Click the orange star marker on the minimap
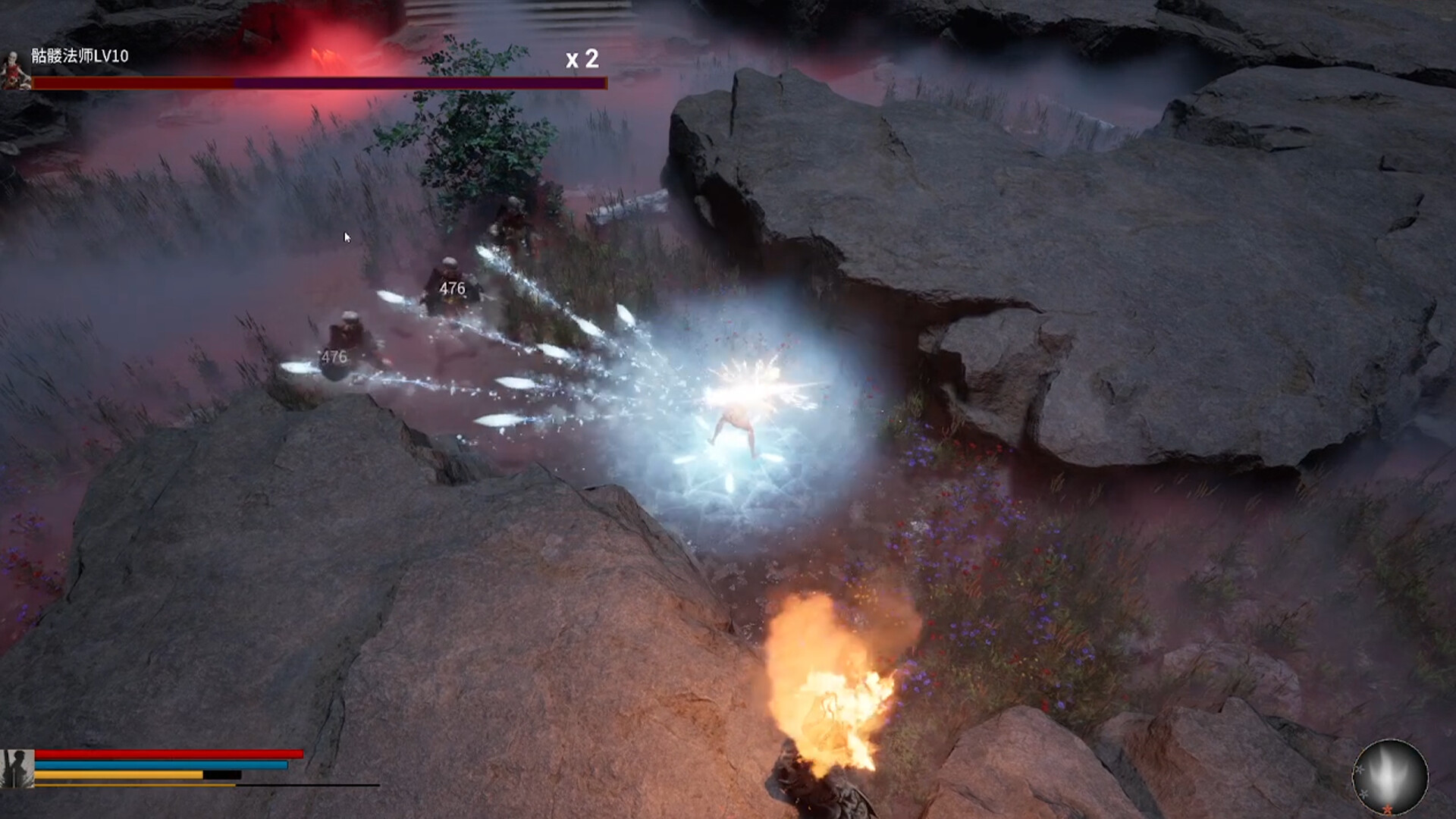The image size is (1456, 819). [1388, 809]
